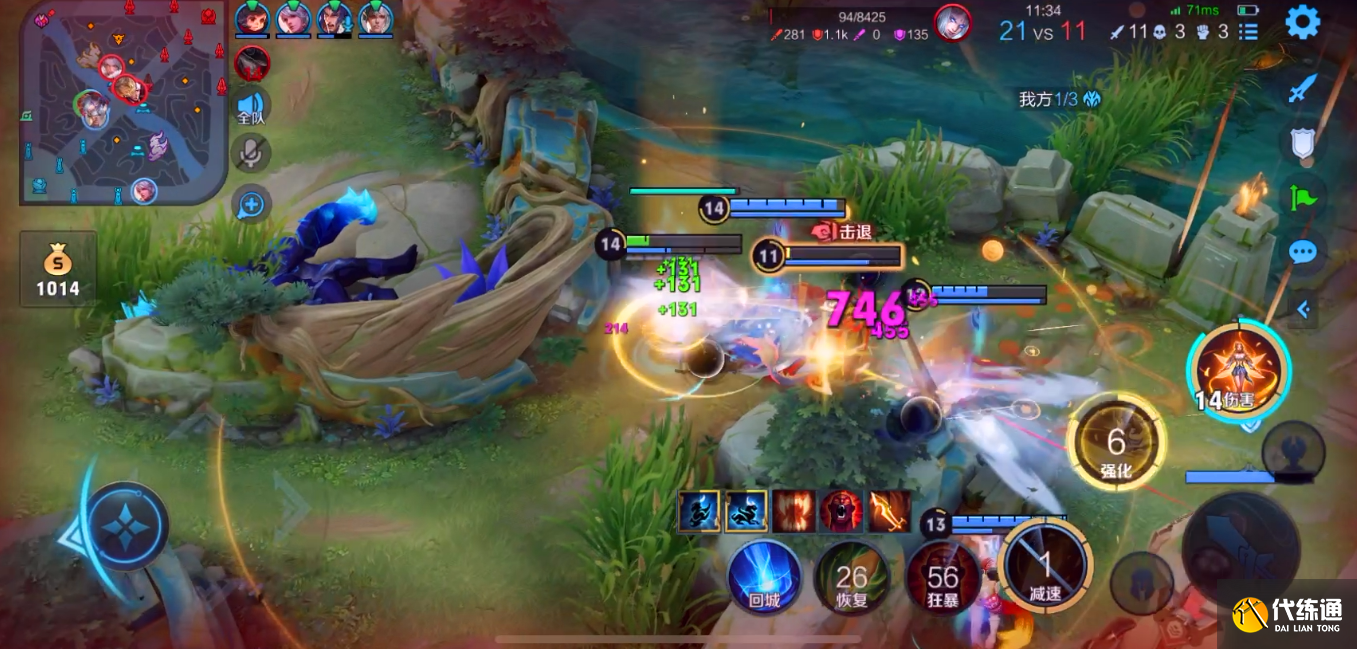Viewport: 1357px width, 649px height.
Task: Tap the minimap
Action: [x=123, y=103]
